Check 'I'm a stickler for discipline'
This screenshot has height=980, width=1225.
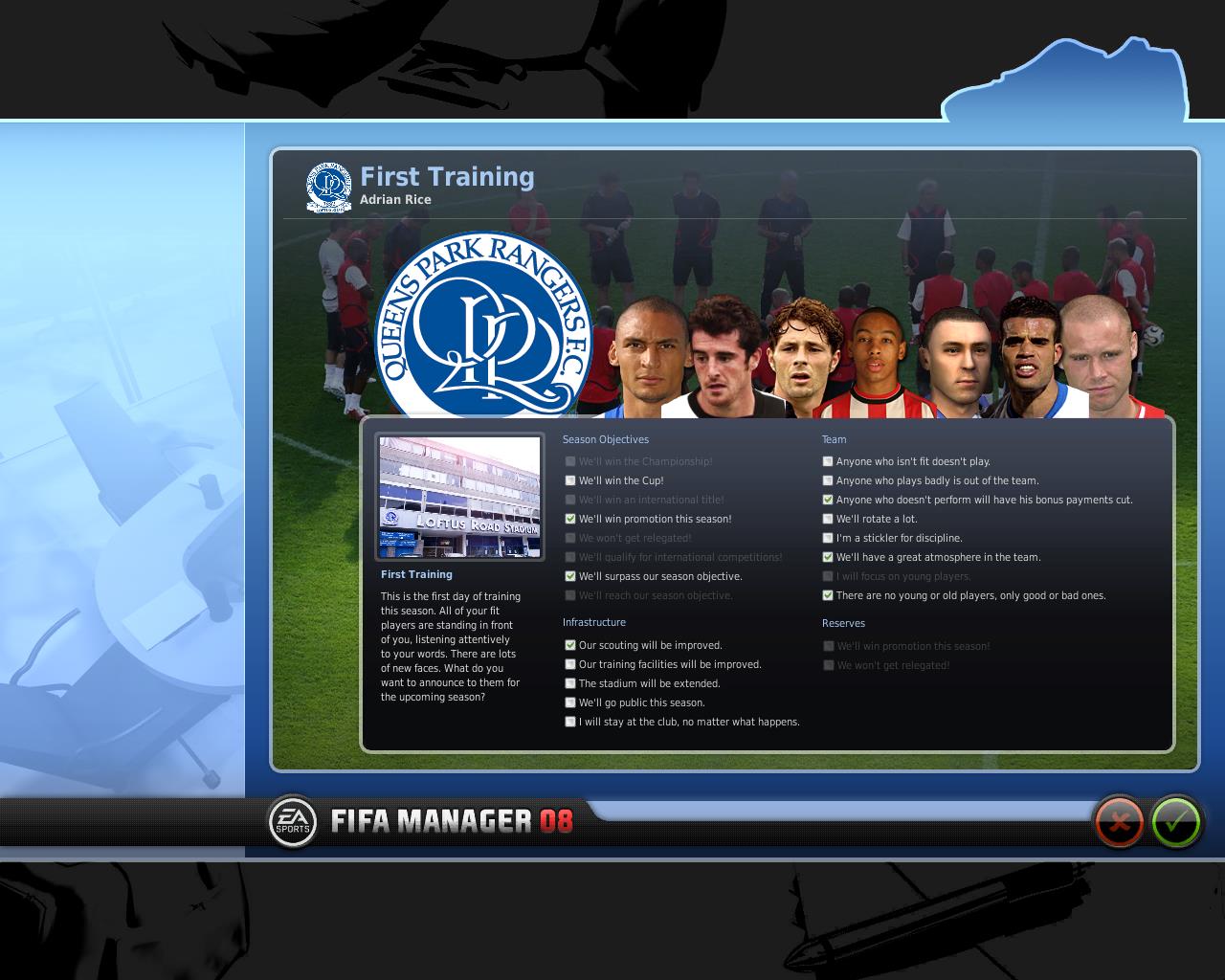(828, 538)
